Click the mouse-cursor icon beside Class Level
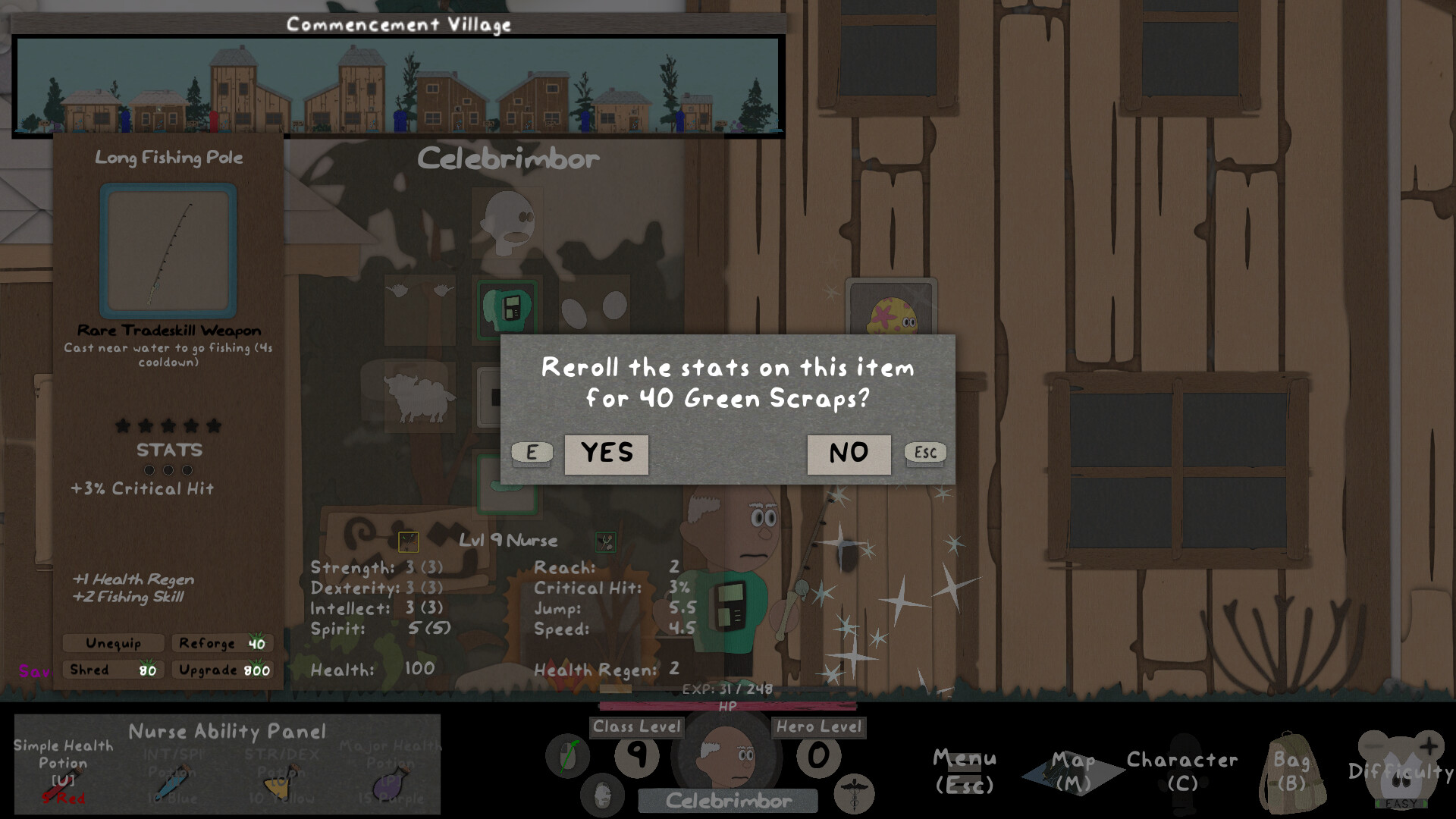Viewport: 1456px width, 819px height. 568,755
